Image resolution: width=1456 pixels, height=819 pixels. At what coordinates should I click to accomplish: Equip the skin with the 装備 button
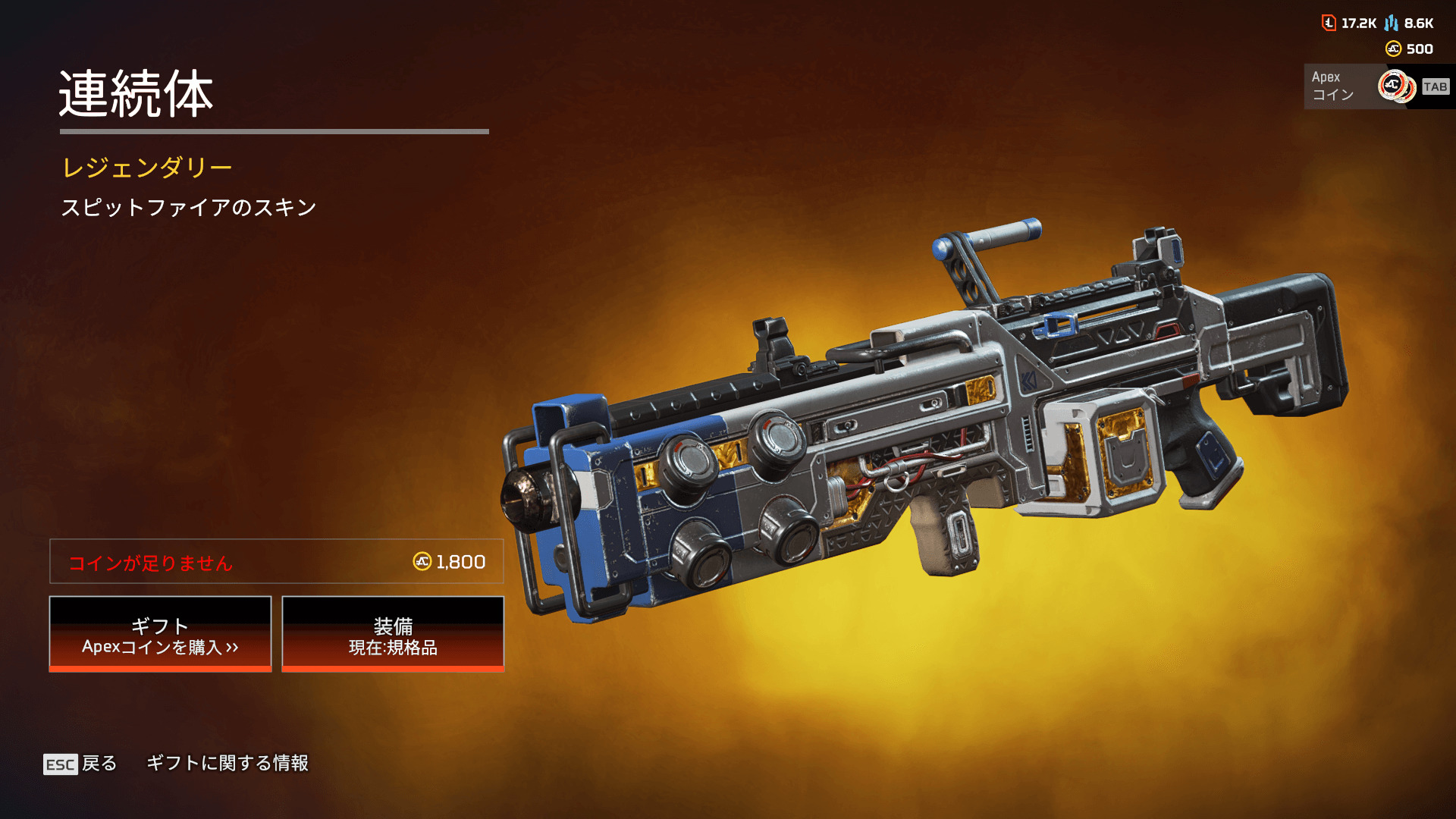(393, 634)
